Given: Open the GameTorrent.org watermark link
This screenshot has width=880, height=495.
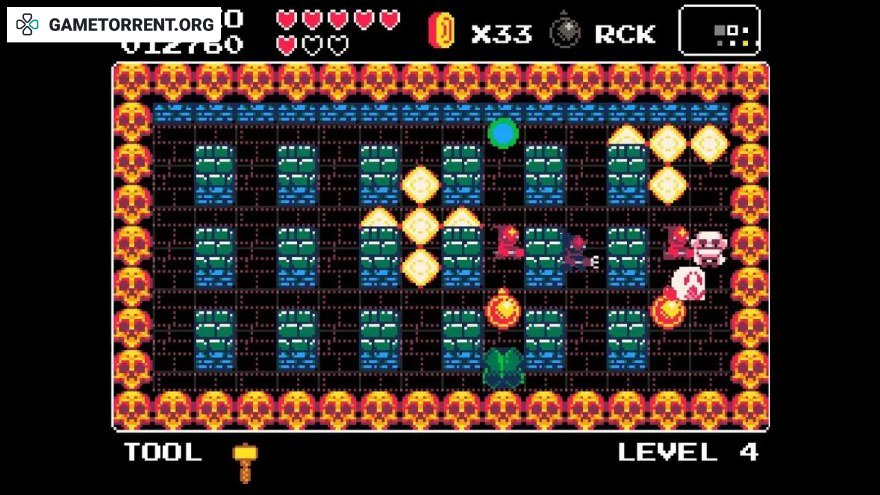Looking at the screenshot, I should point(115,23).
